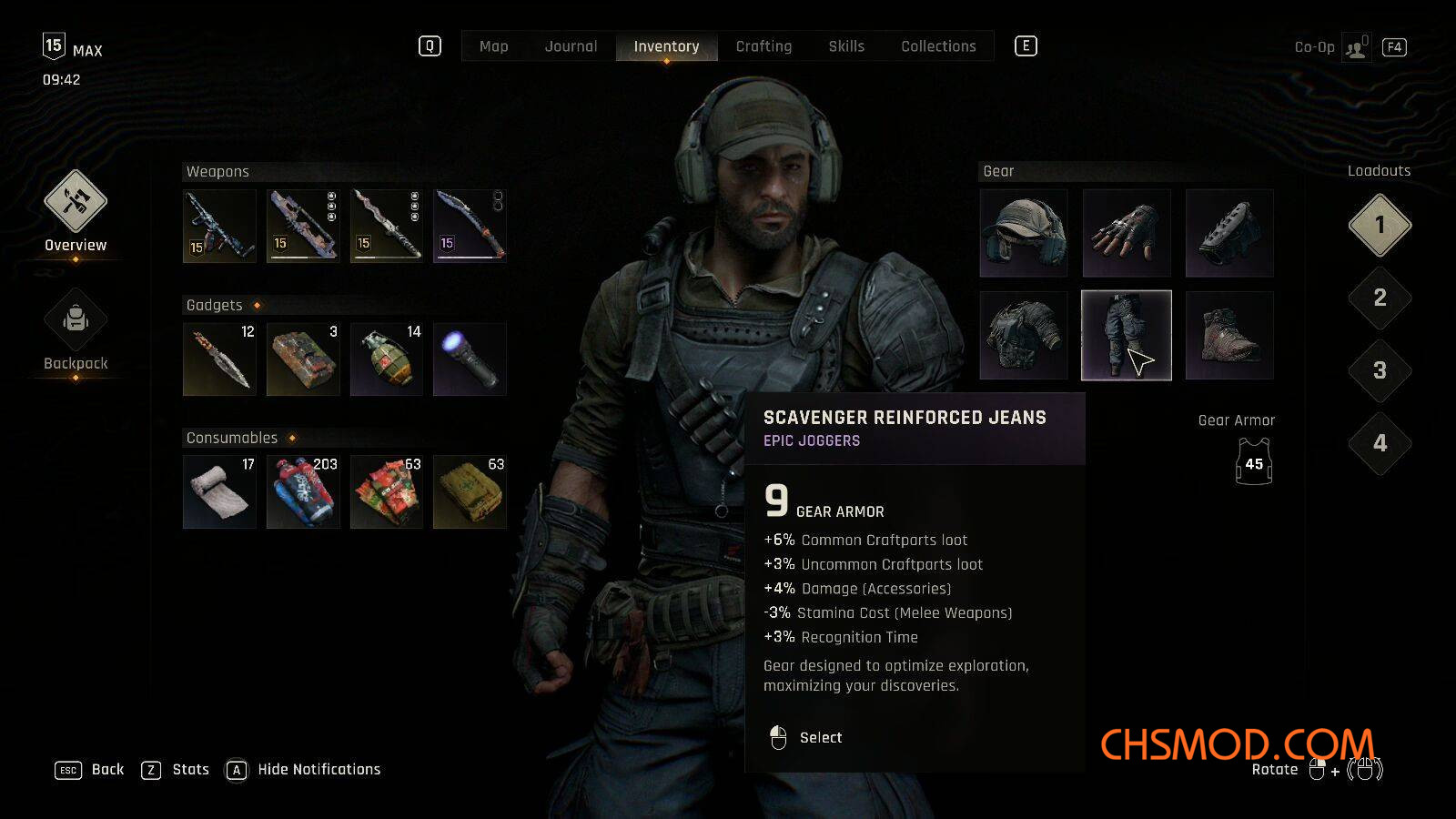The height and width of the screenshot is (819, 1456).
Task: Go to the Crafting tab
Action: click(x=763, y=46)
